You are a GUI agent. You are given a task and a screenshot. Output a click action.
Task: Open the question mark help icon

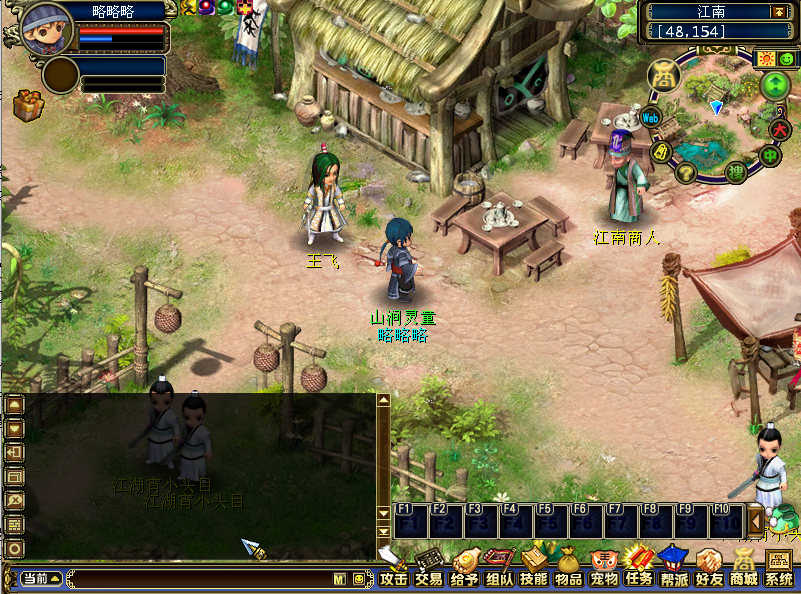686,173
